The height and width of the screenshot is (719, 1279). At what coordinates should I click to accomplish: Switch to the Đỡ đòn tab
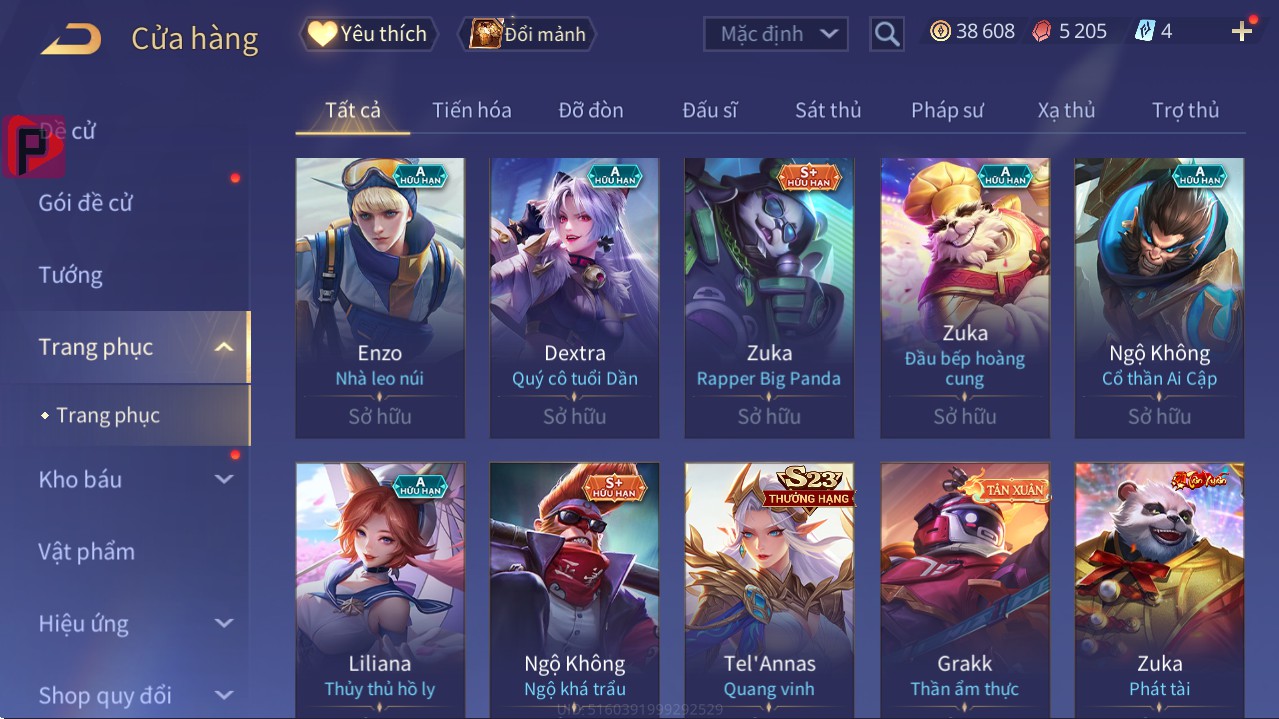click(x=590, y=110)
